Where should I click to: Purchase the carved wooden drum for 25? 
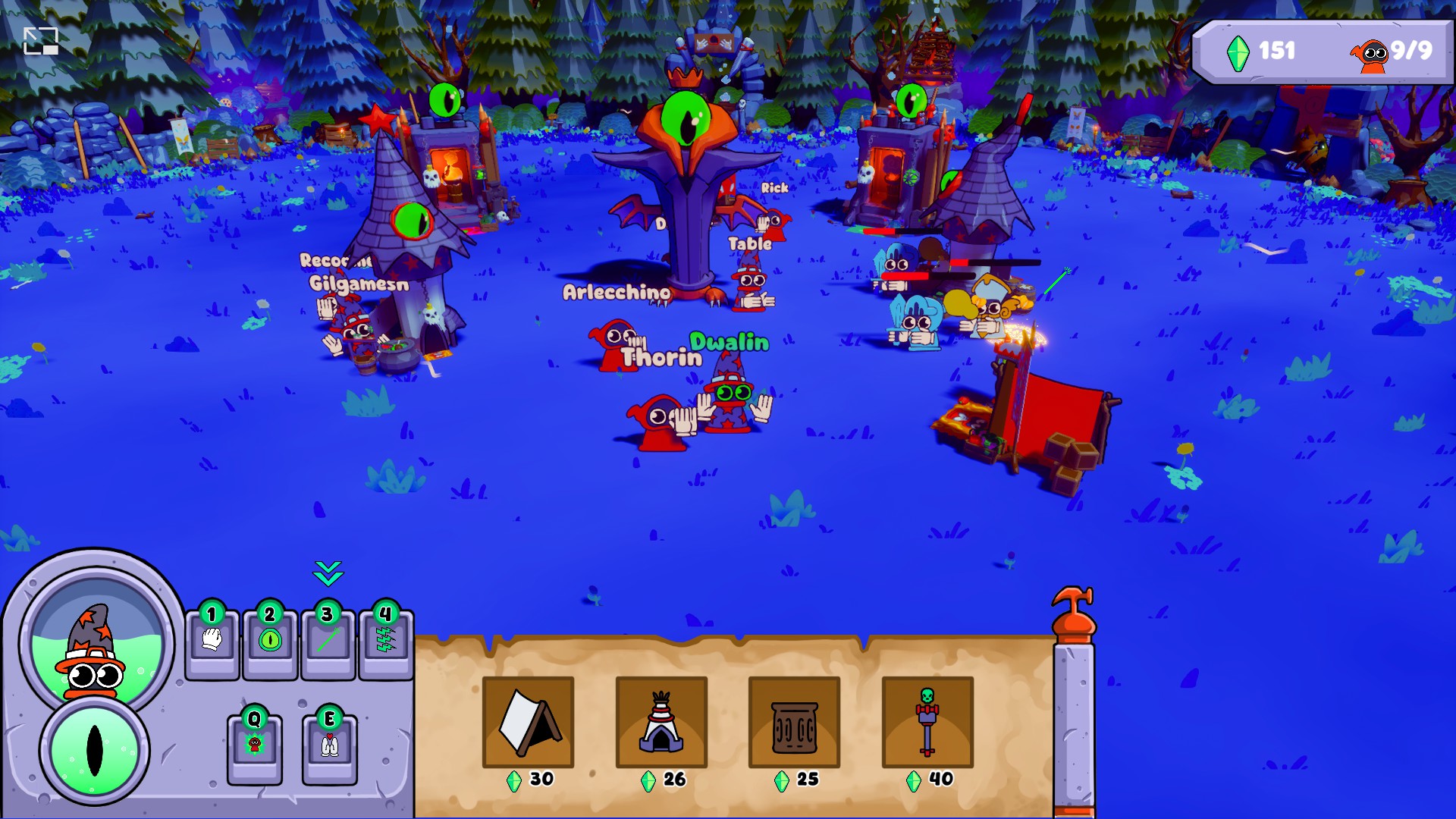pyautogui.click(x=794, y=722)
